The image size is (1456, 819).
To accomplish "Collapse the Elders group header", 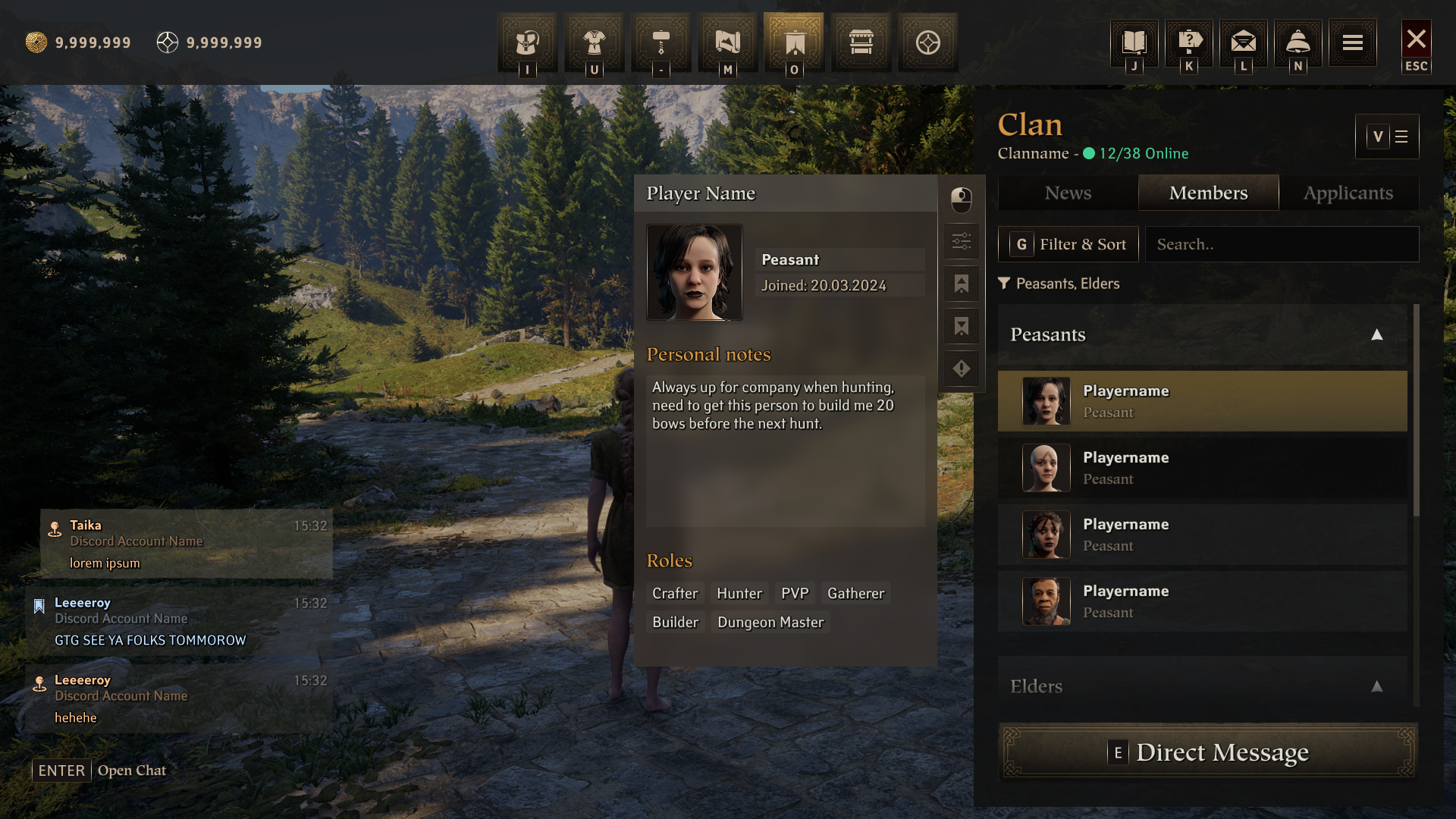I will point(1376,686).
